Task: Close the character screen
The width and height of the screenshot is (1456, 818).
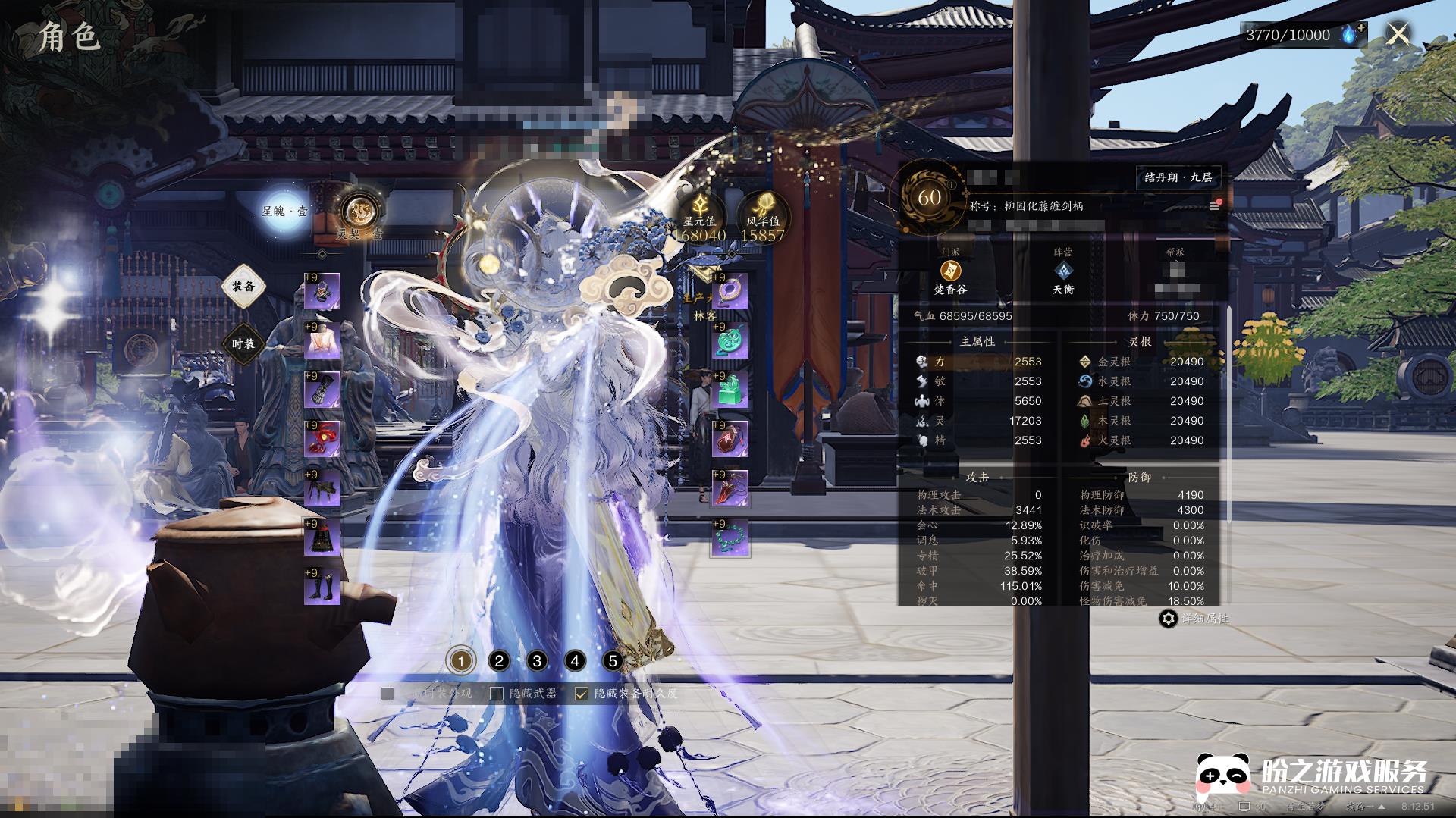Action: coord(1398,34)
